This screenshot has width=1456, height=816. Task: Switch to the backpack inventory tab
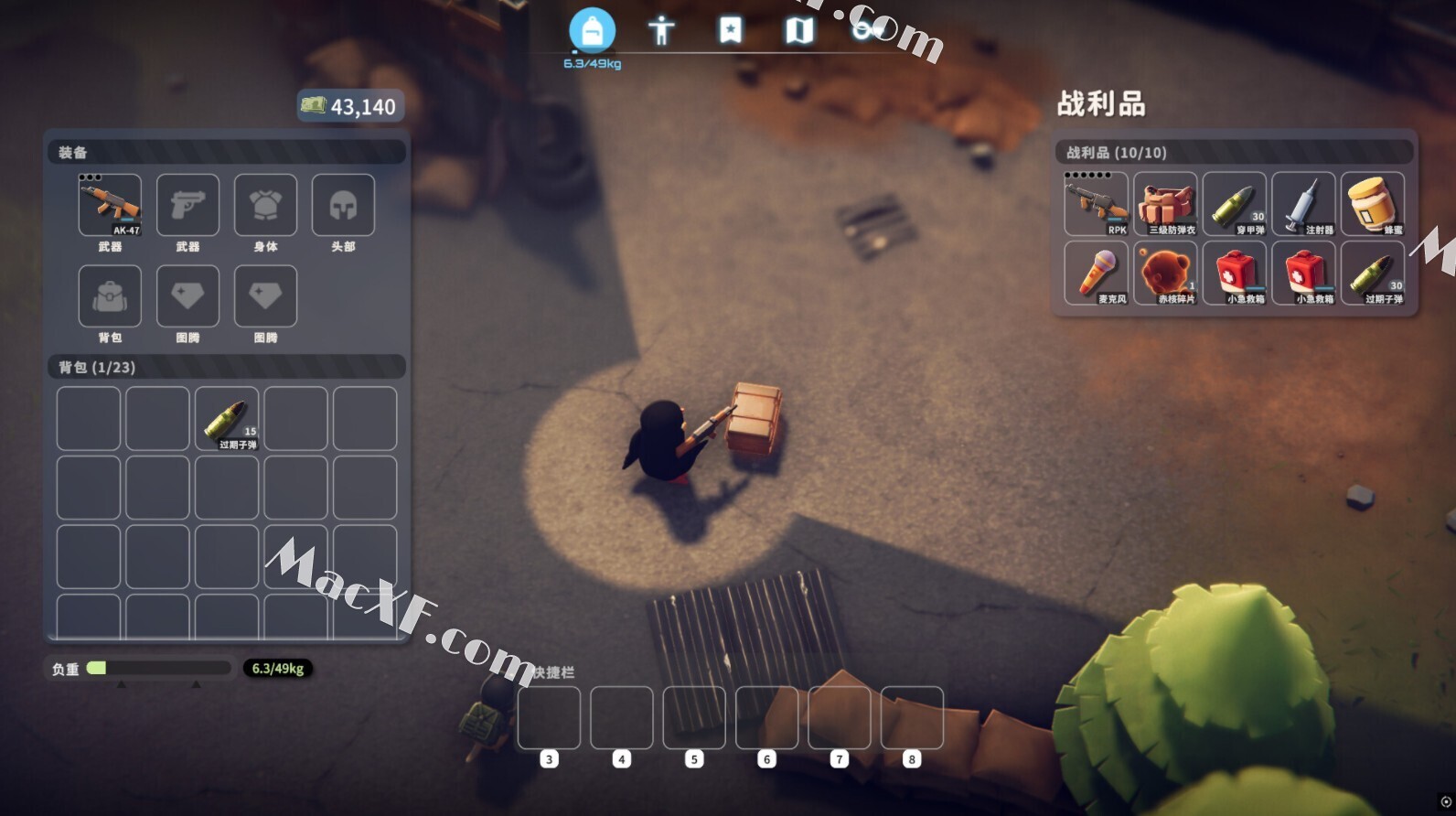click(x=592, y=31)
